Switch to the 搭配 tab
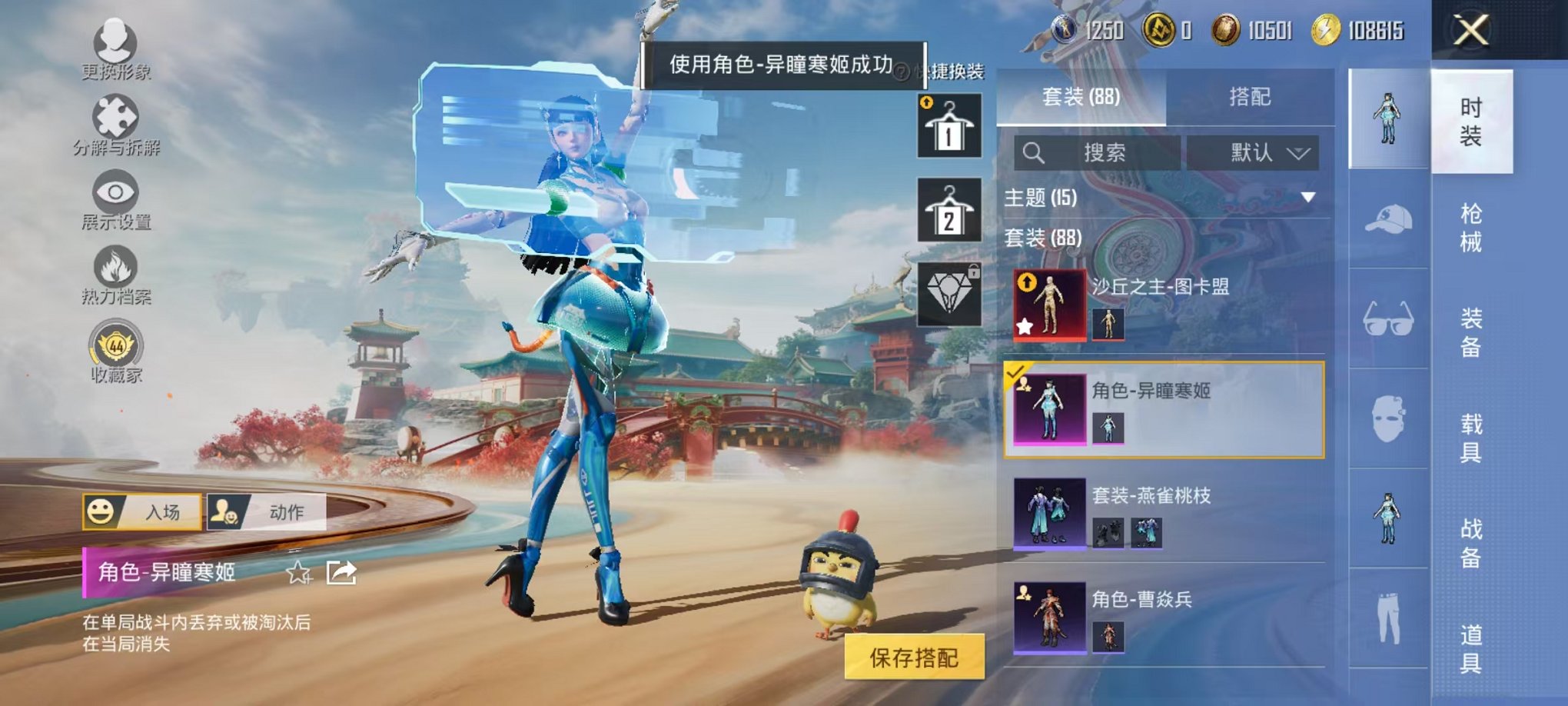Image resolution: width=1568 pixels, height=706 pixels. tap(1249, 97)
